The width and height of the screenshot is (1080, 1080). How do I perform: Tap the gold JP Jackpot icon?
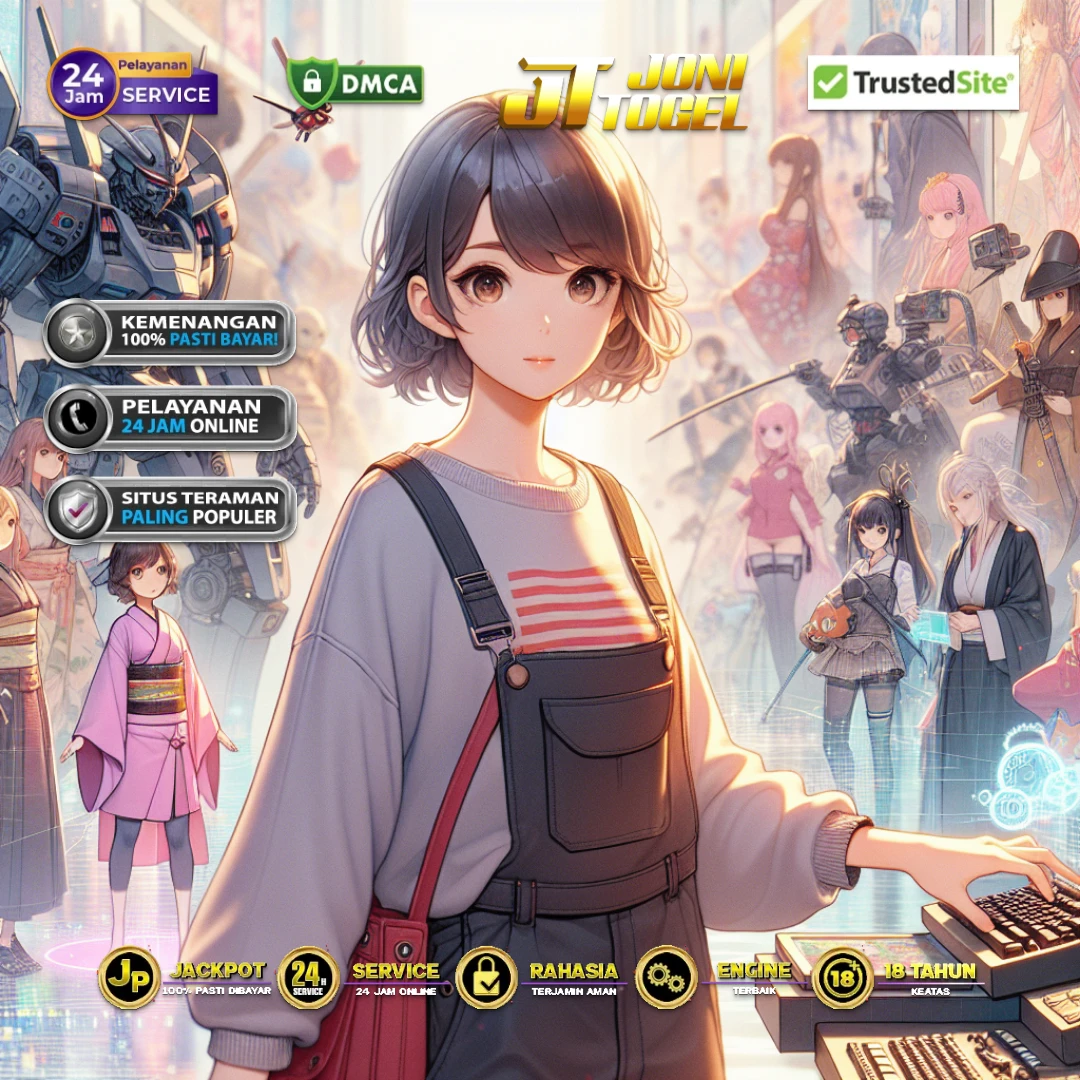point(129,977)
